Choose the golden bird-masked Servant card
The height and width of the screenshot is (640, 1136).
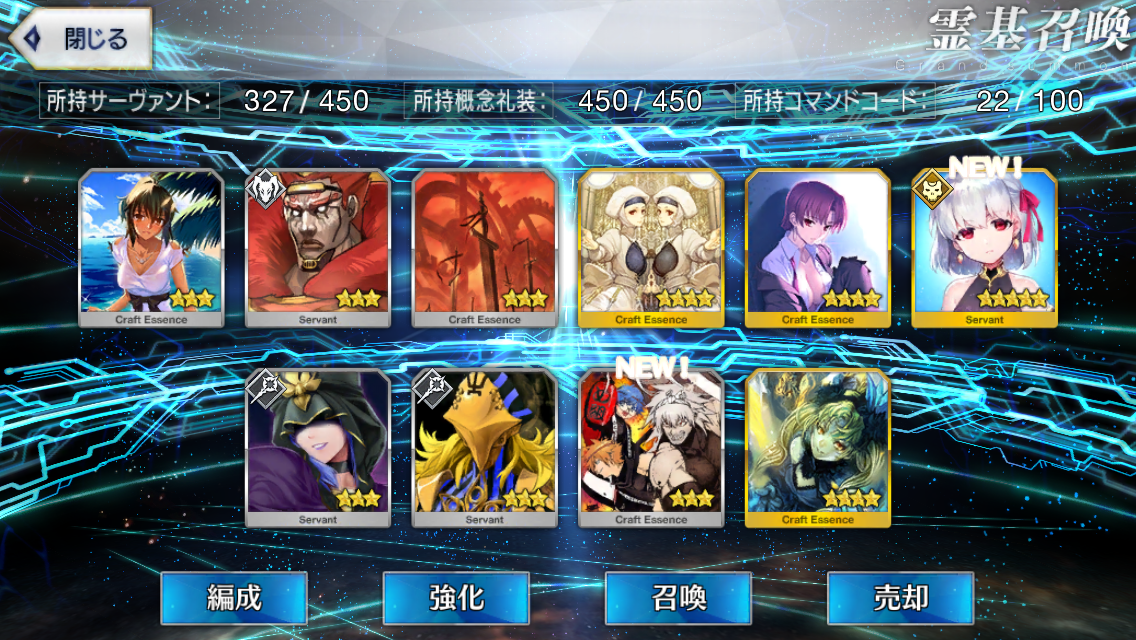click(485, 448)
